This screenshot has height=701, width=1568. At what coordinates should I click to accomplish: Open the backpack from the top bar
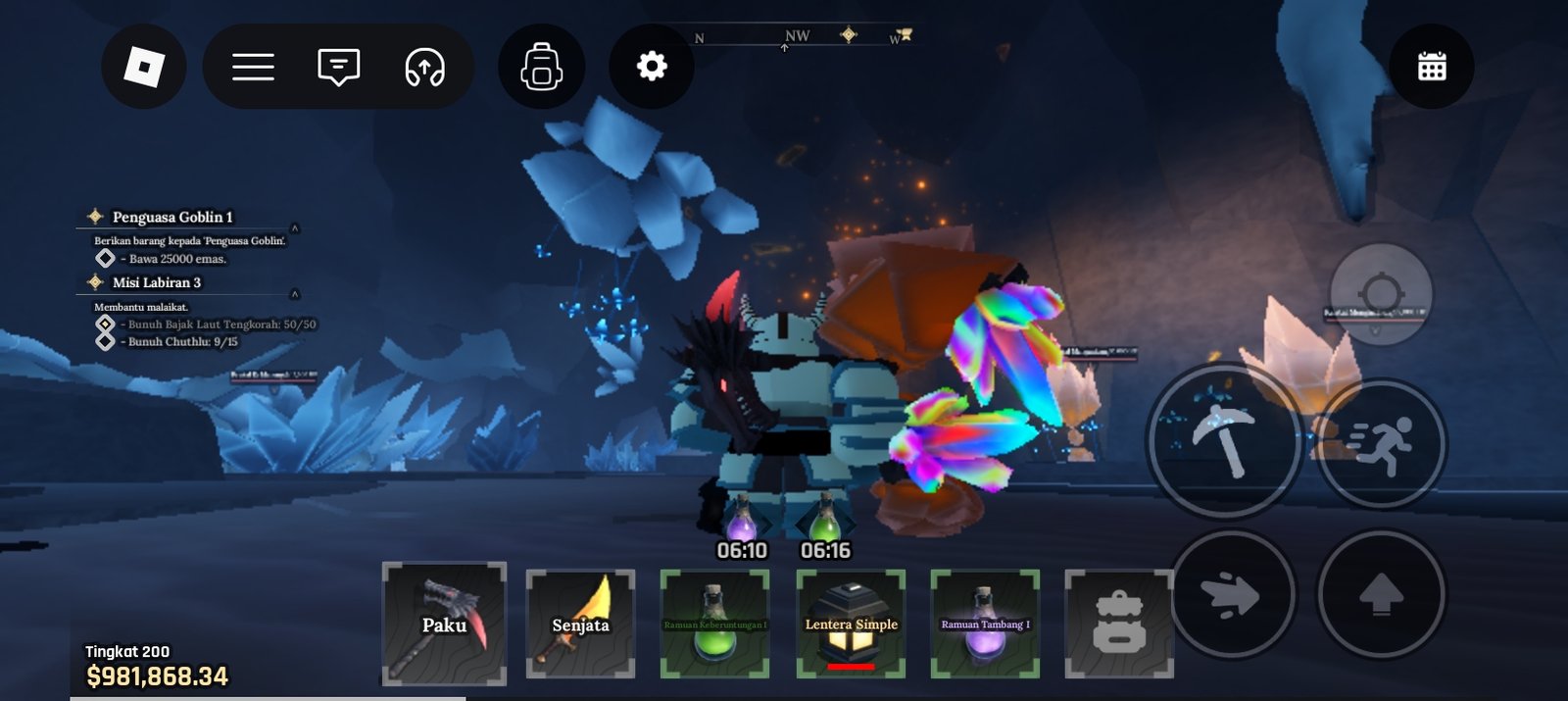(x=542, y=67)
